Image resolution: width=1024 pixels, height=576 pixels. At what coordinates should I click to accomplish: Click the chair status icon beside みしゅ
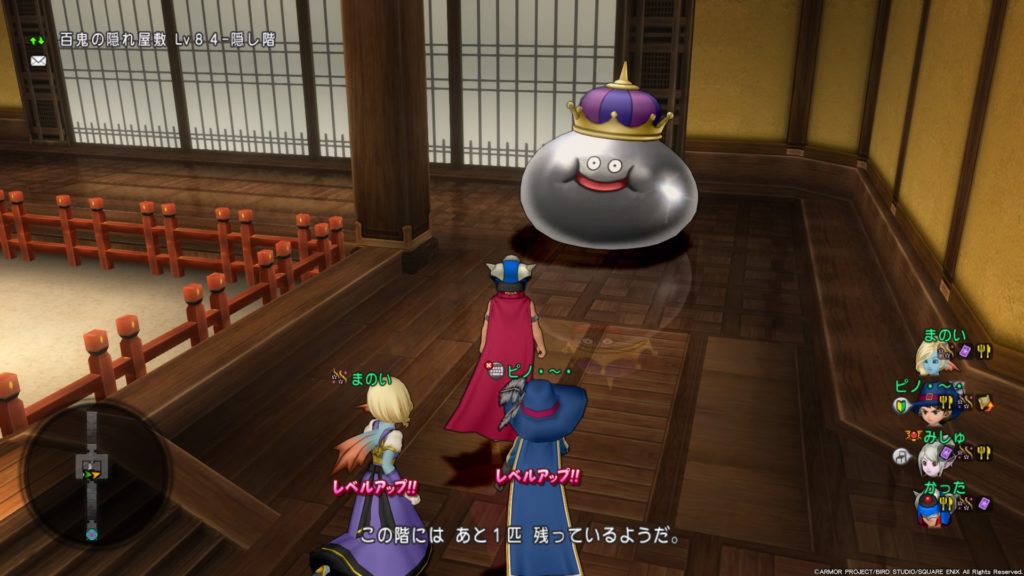click(x=900, y=455)
